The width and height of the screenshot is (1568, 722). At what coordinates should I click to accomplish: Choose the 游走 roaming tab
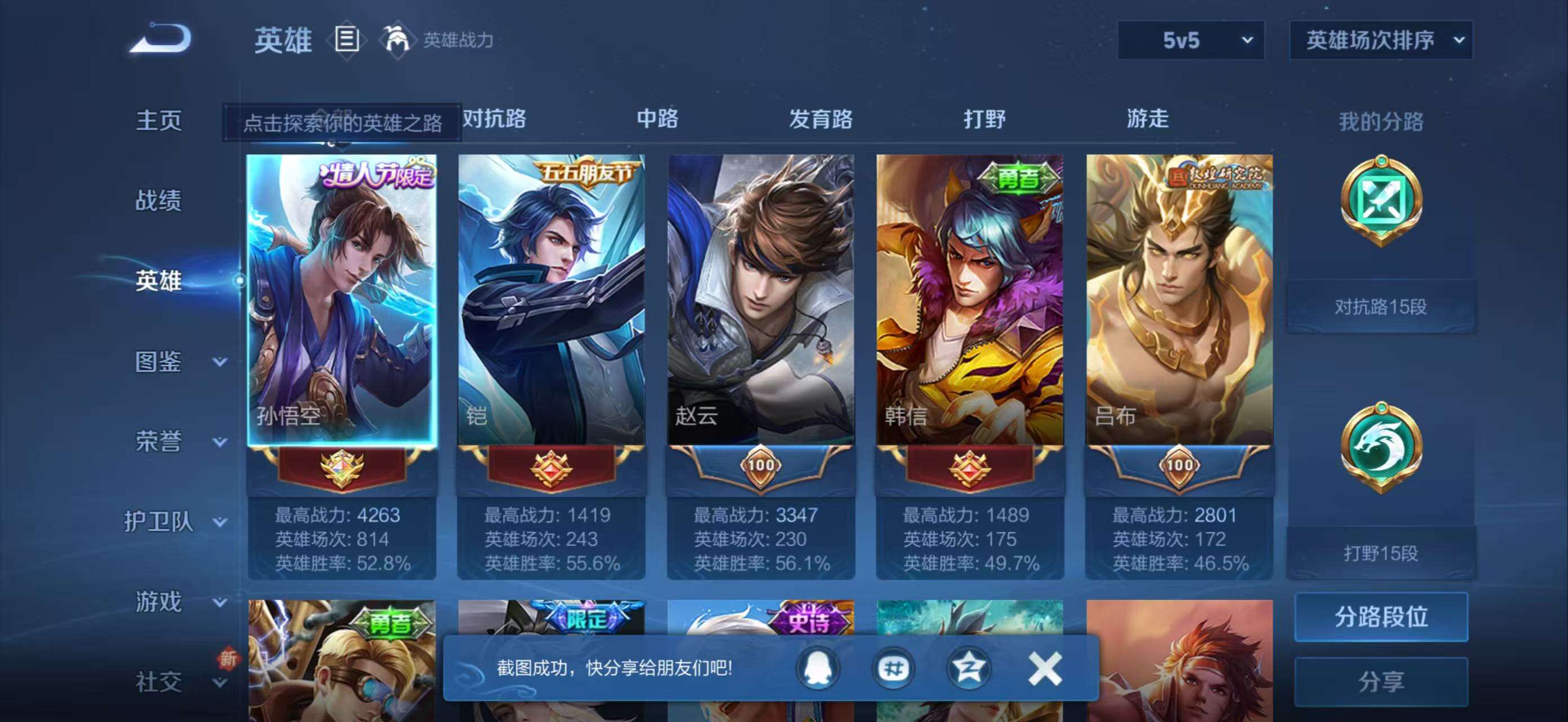[1147, 118]
